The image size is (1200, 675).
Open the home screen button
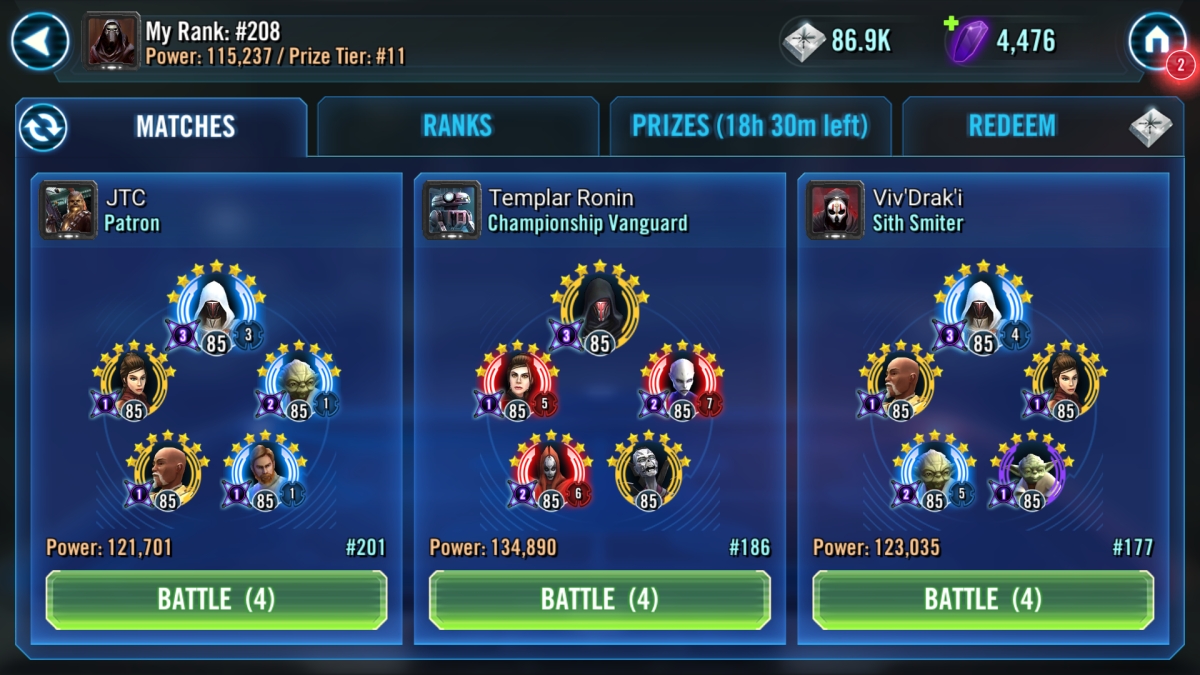click(x=1157, y=40)
